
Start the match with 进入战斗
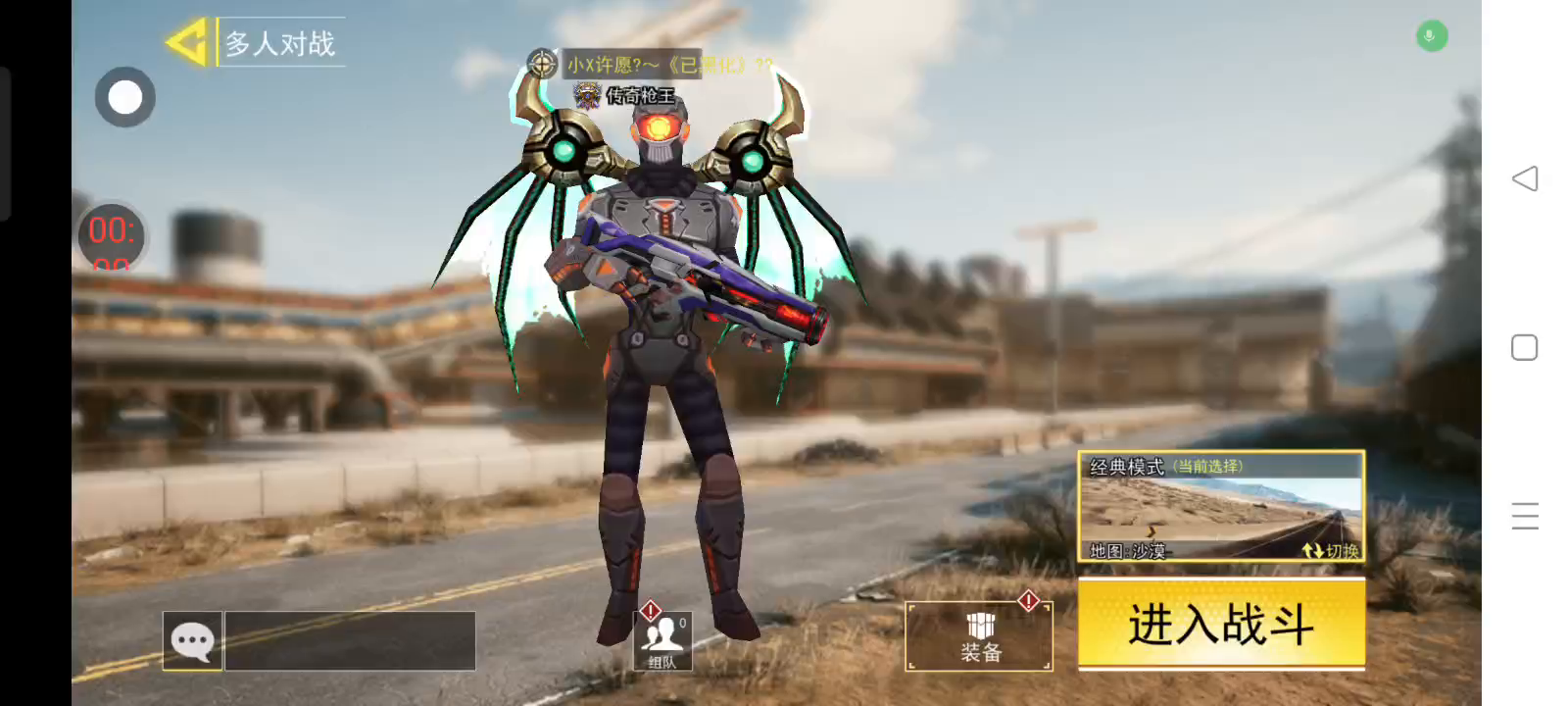(x=1221, y=624)
